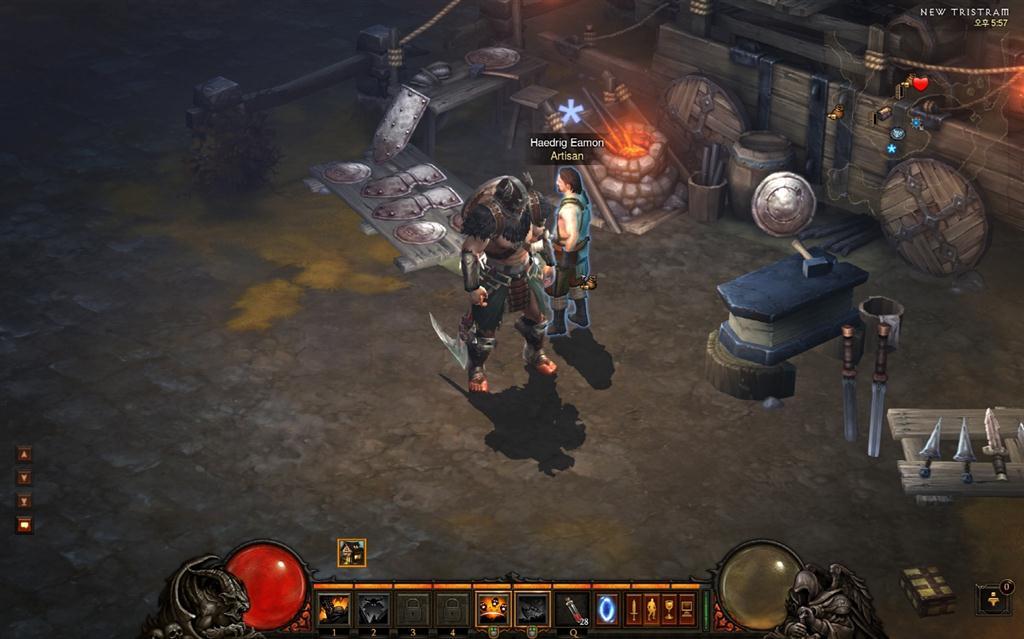Open the character skills figure button
1024x639 pixels.
click(x=651, y=608)
